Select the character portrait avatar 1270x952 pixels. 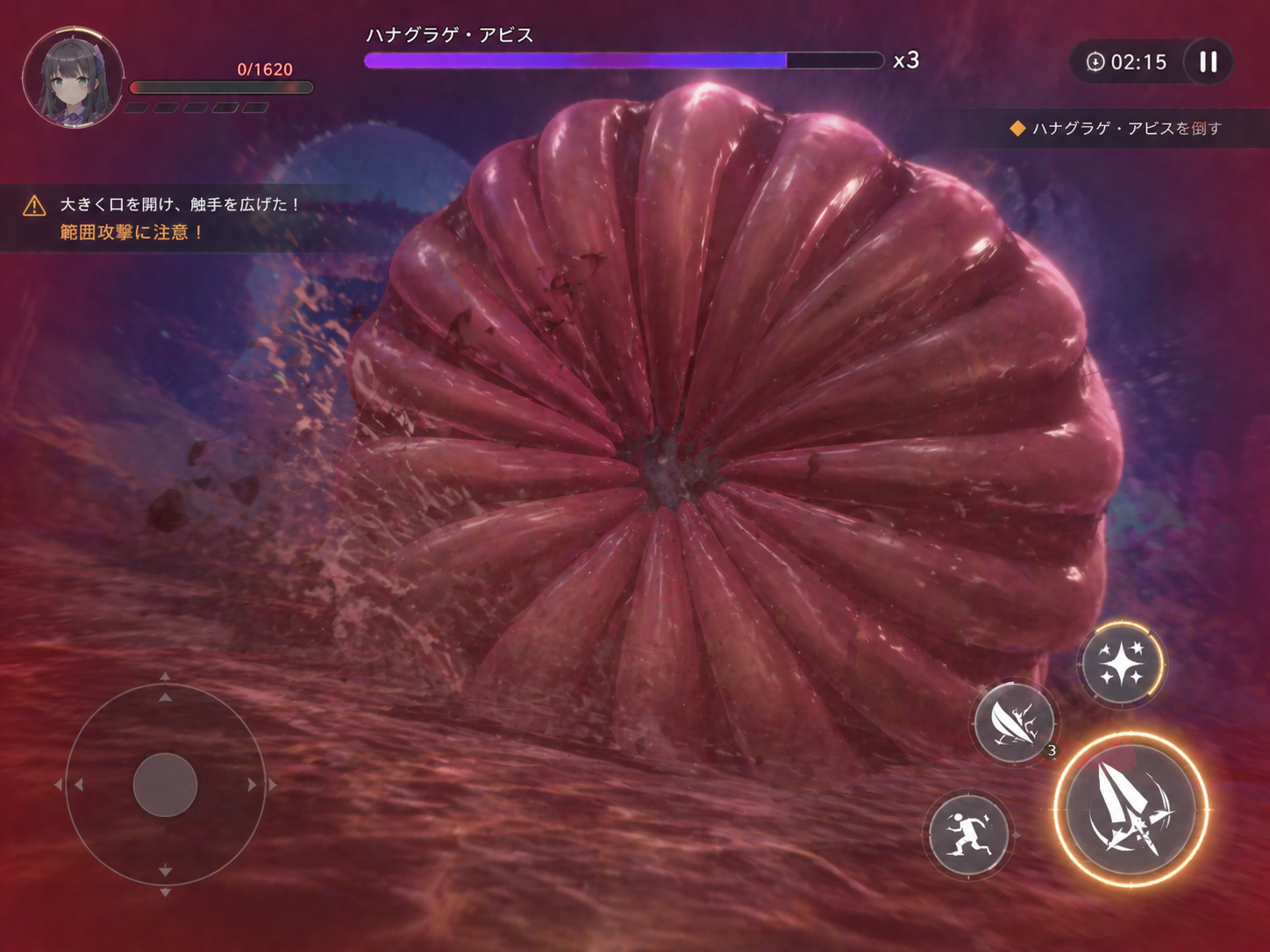[73, 77]
